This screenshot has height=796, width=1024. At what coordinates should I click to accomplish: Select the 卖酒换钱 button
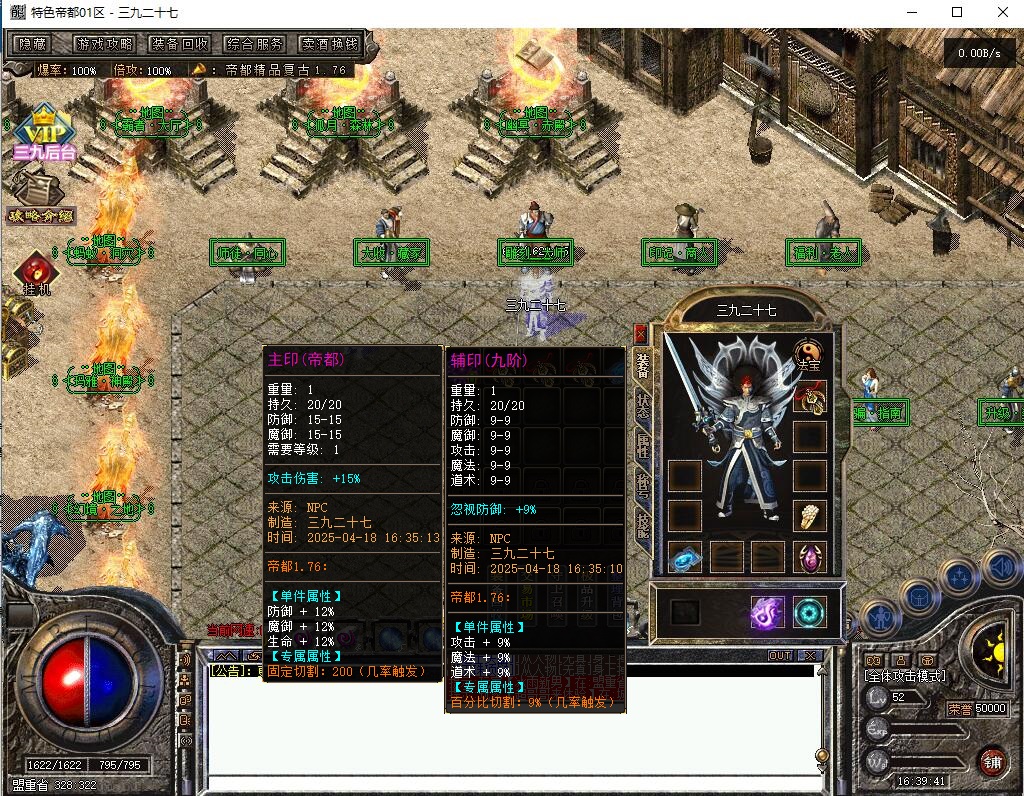click(x=330, y=44)
